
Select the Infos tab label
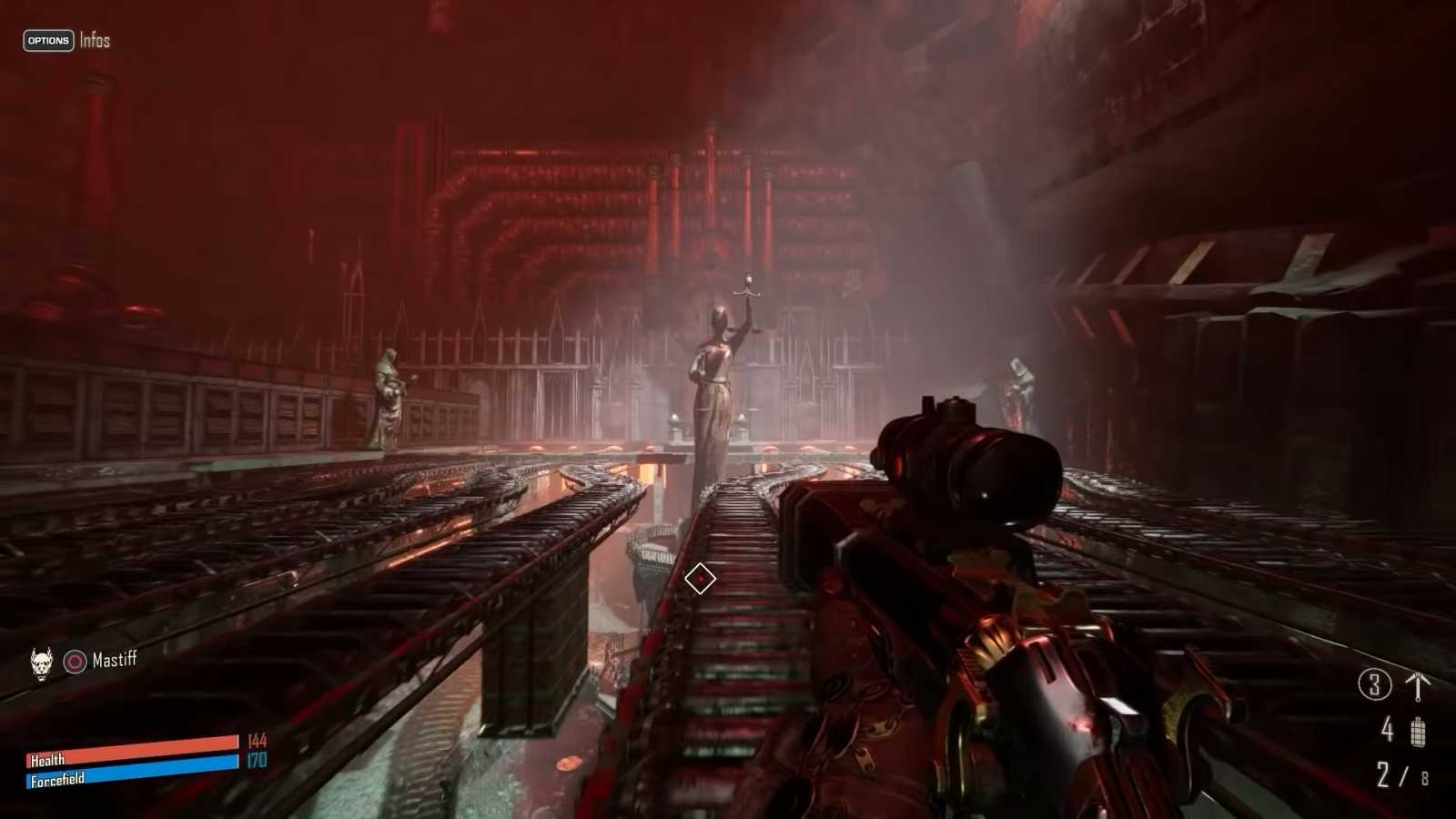coord(94,40)
